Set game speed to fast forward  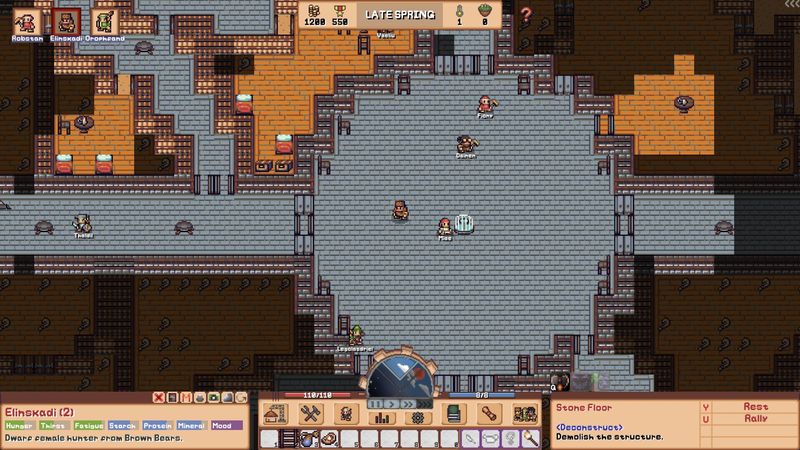coord(410,402)
